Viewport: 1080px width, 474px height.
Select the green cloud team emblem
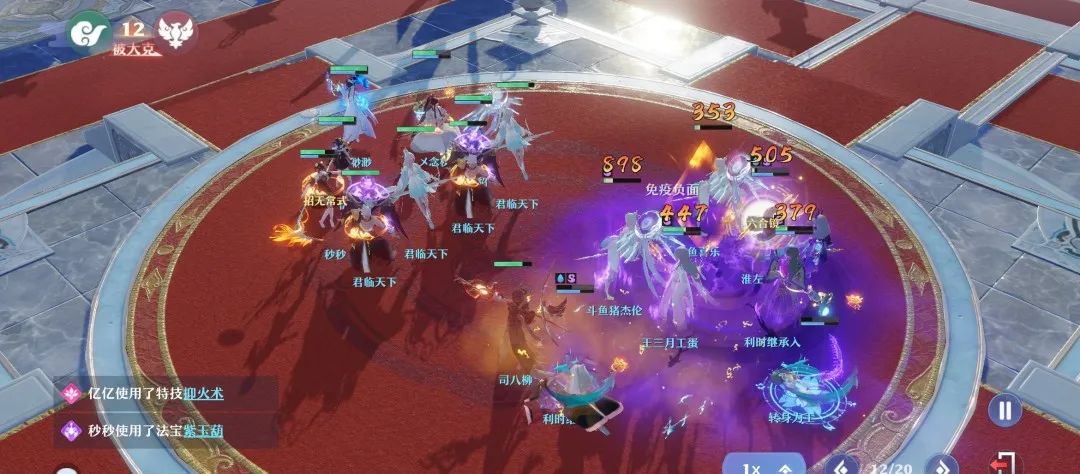click(x=86, y=31)
